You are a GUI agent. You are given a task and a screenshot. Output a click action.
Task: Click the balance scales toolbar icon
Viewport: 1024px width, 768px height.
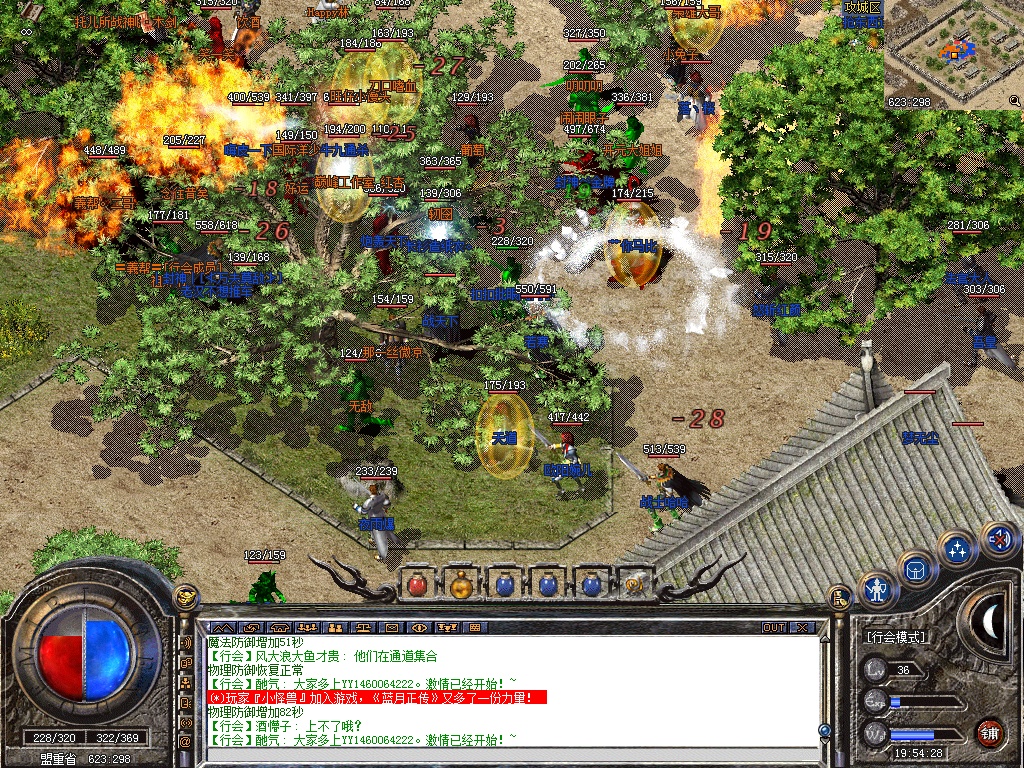(363, 628)
